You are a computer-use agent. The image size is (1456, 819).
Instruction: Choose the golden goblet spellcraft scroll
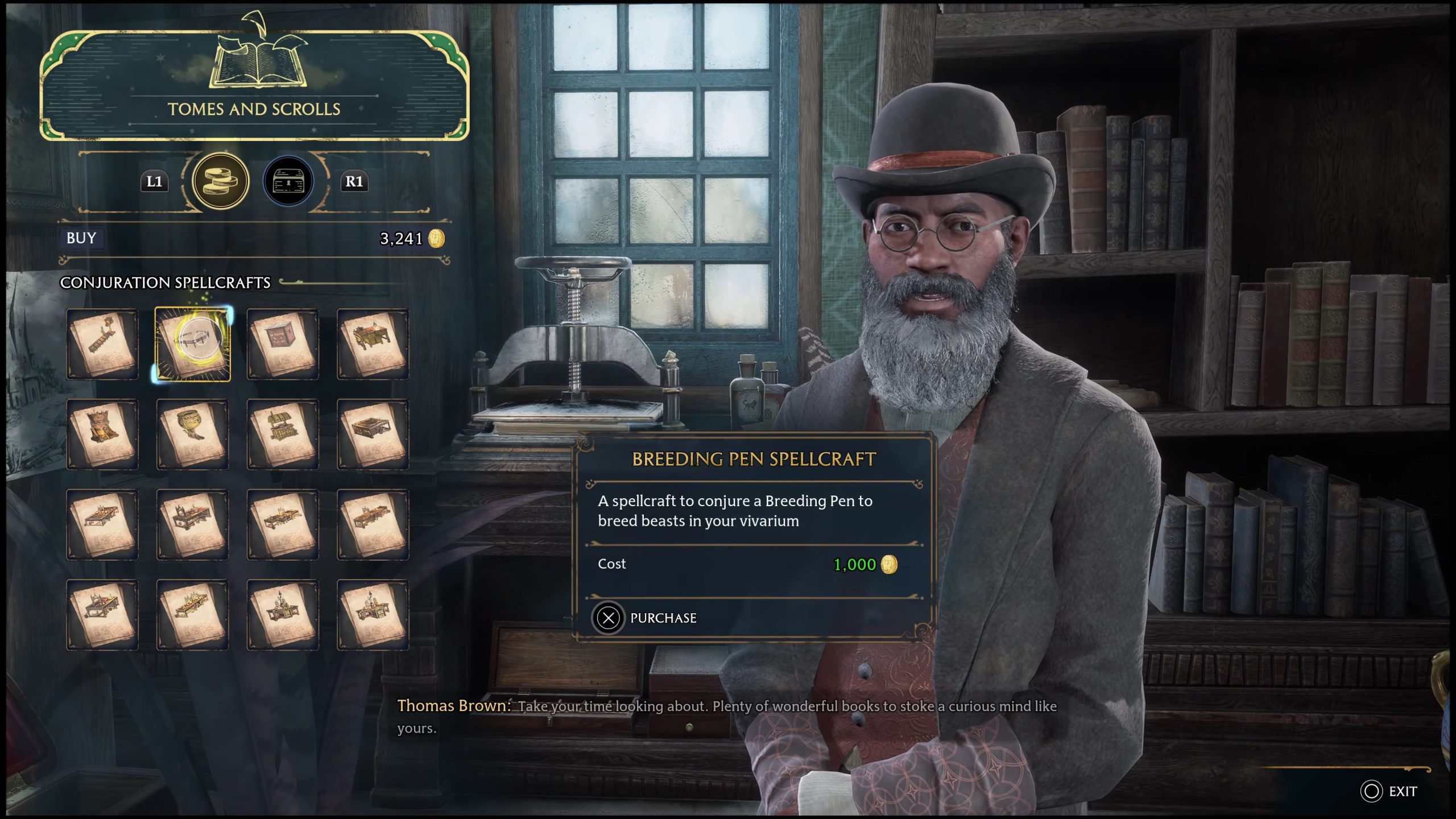(x=193, y=435)
